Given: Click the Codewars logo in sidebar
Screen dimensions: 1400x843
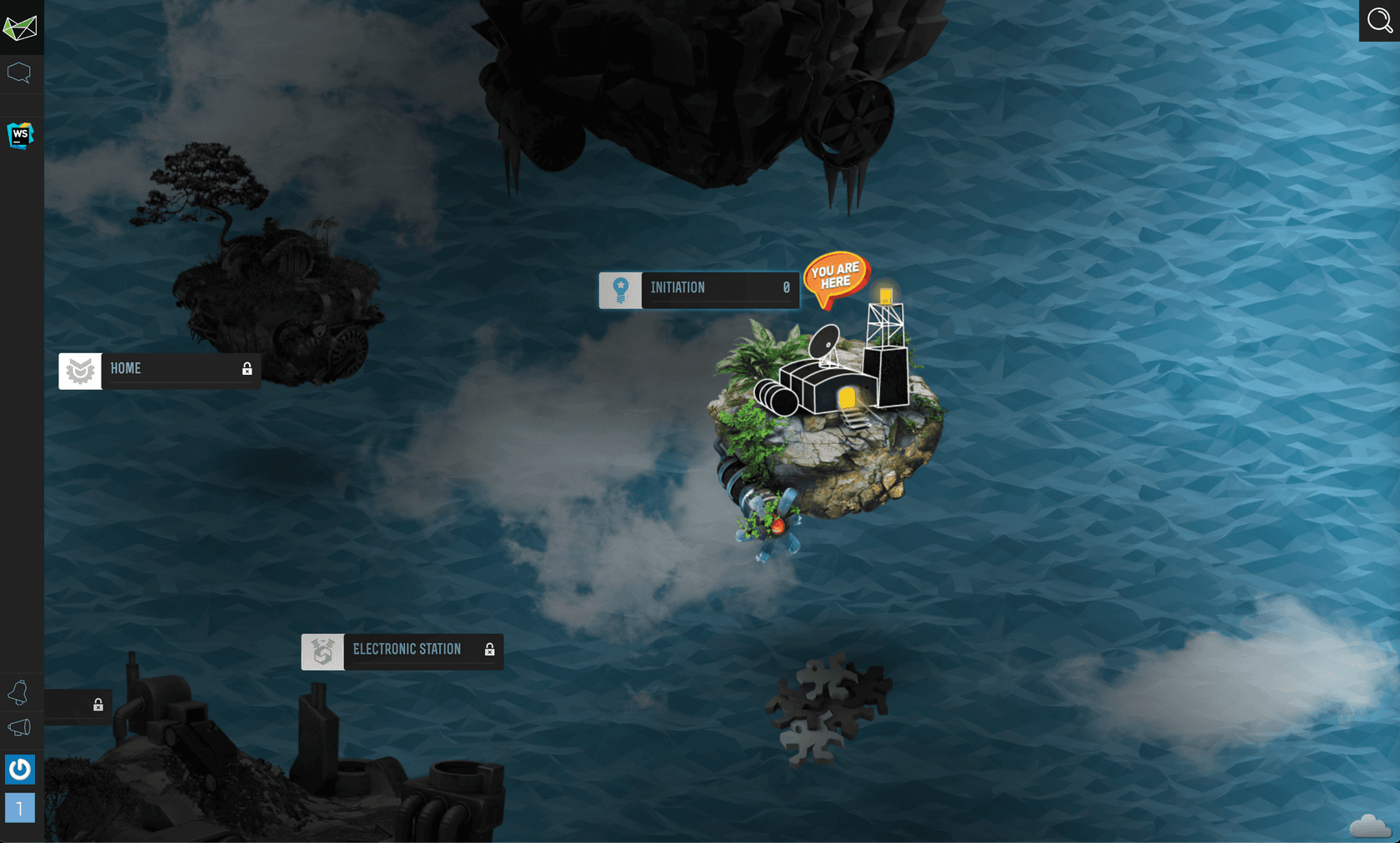Looking at the screenshot, I should (20, 28).
